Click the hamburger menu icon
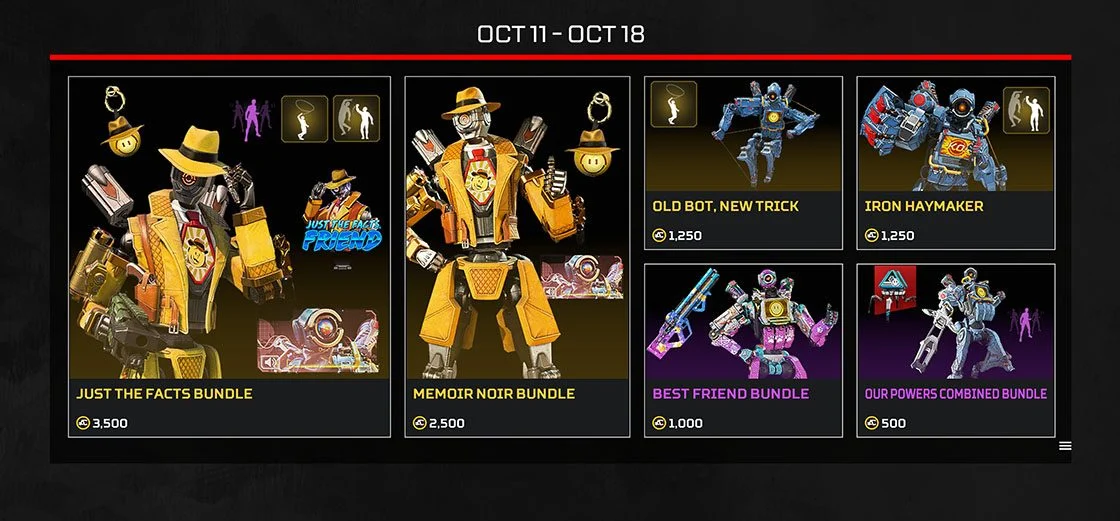 pos(1065,446)
